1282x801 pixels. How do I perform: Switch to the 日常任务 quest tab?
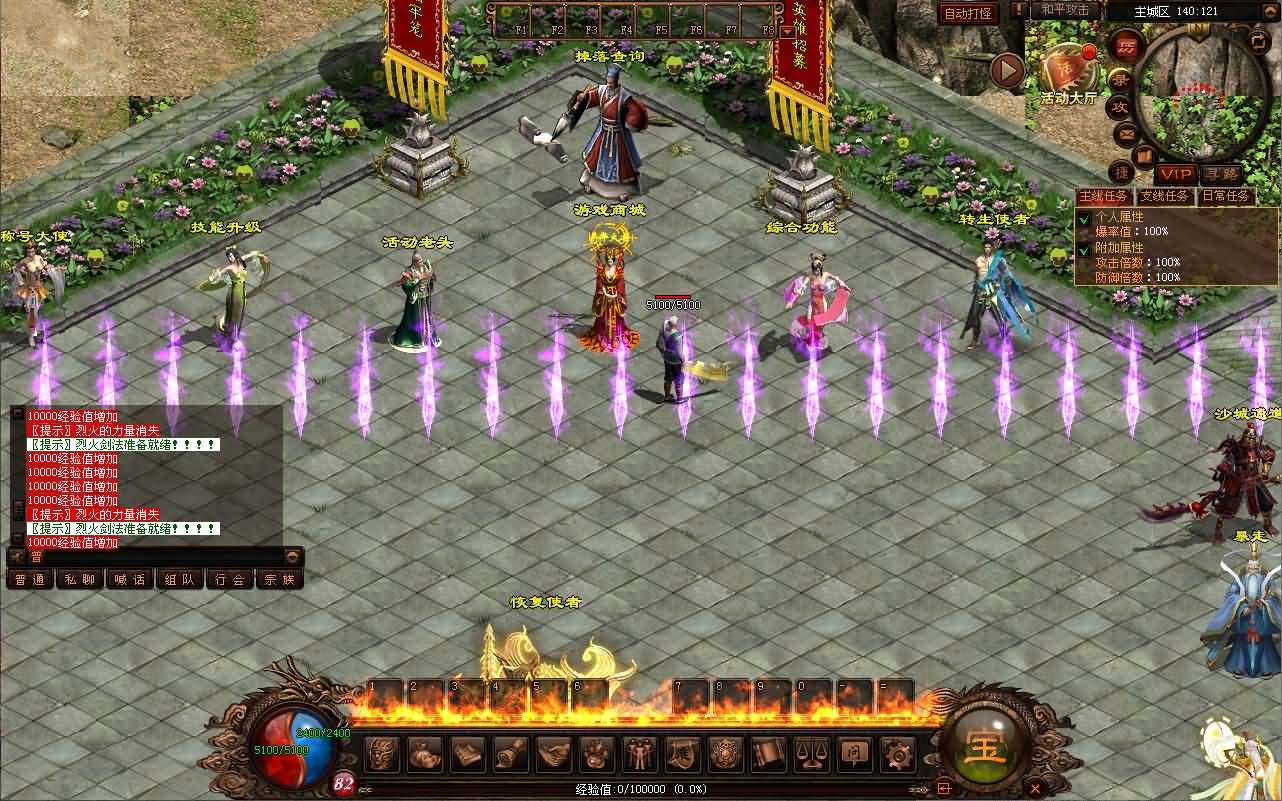(x=1226, y=196)
